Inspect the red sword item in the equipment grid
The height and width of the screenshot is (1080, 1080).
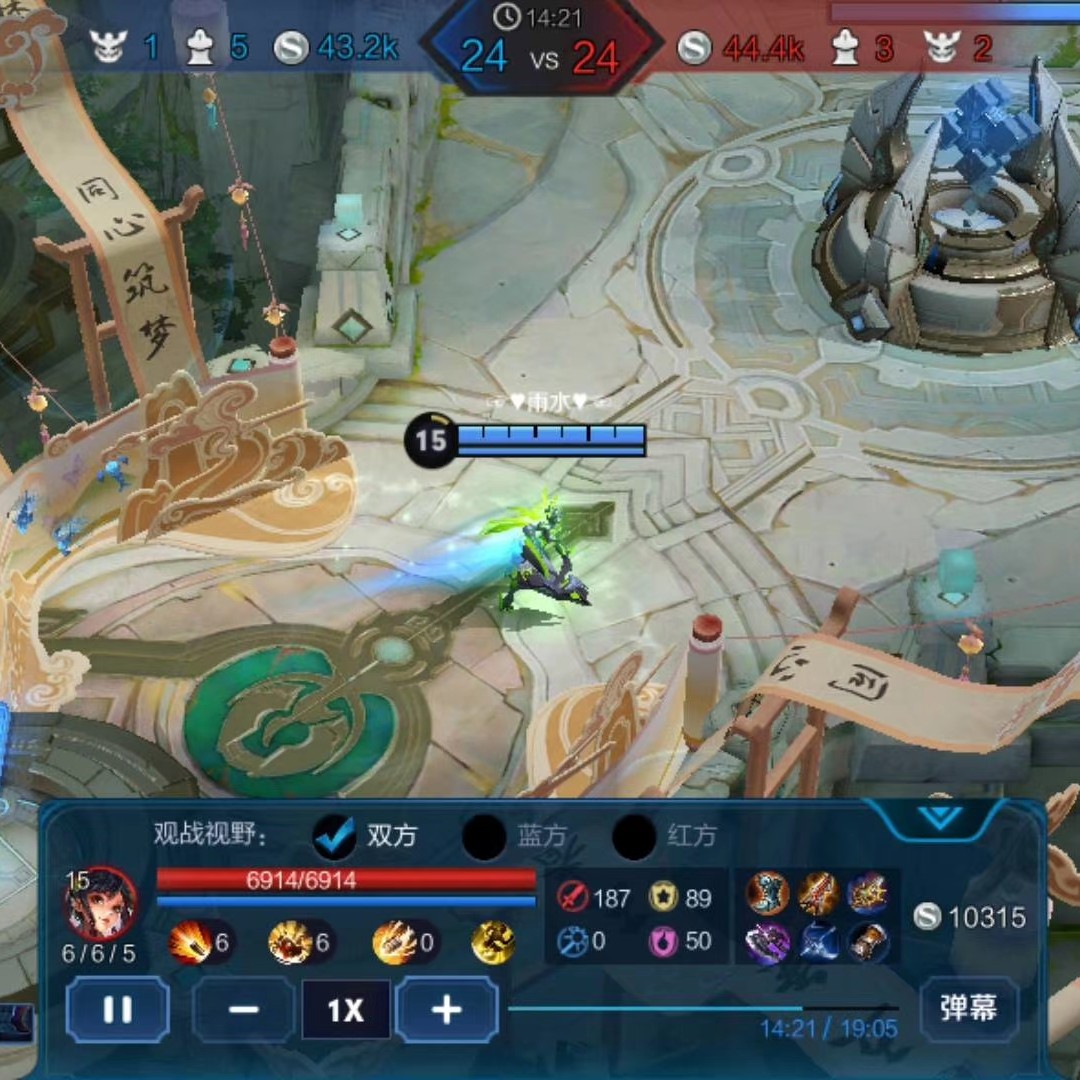point(817,893)
